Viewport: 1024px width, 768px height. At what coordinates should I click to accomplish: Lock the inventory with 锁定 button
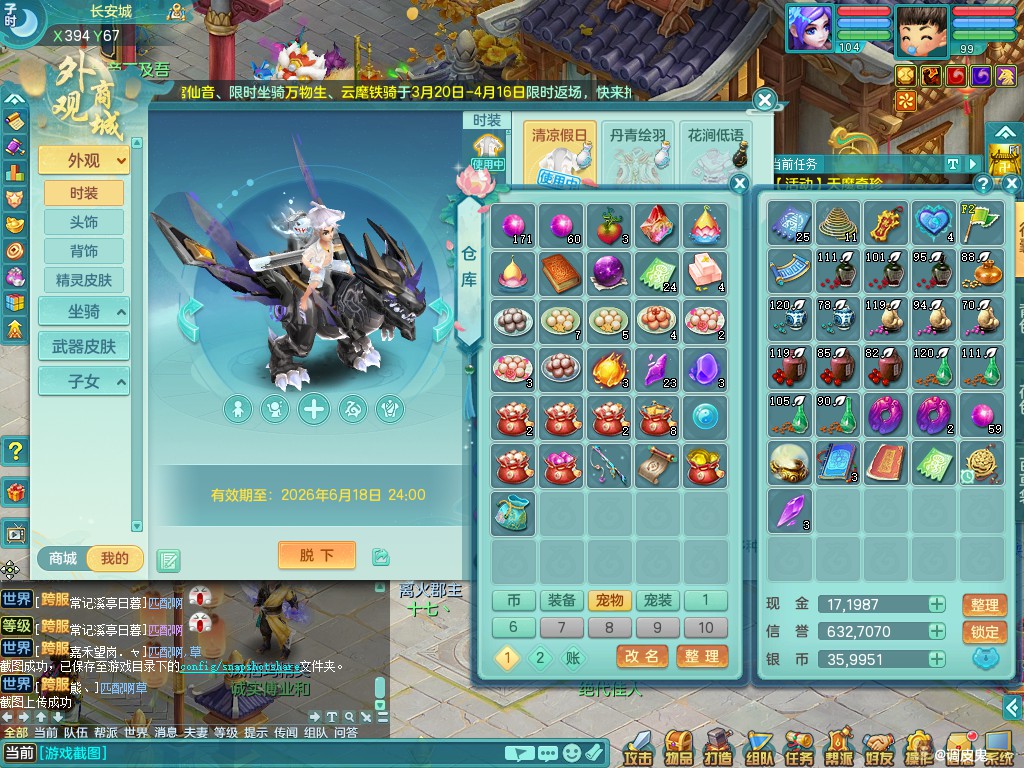point(984,632)
